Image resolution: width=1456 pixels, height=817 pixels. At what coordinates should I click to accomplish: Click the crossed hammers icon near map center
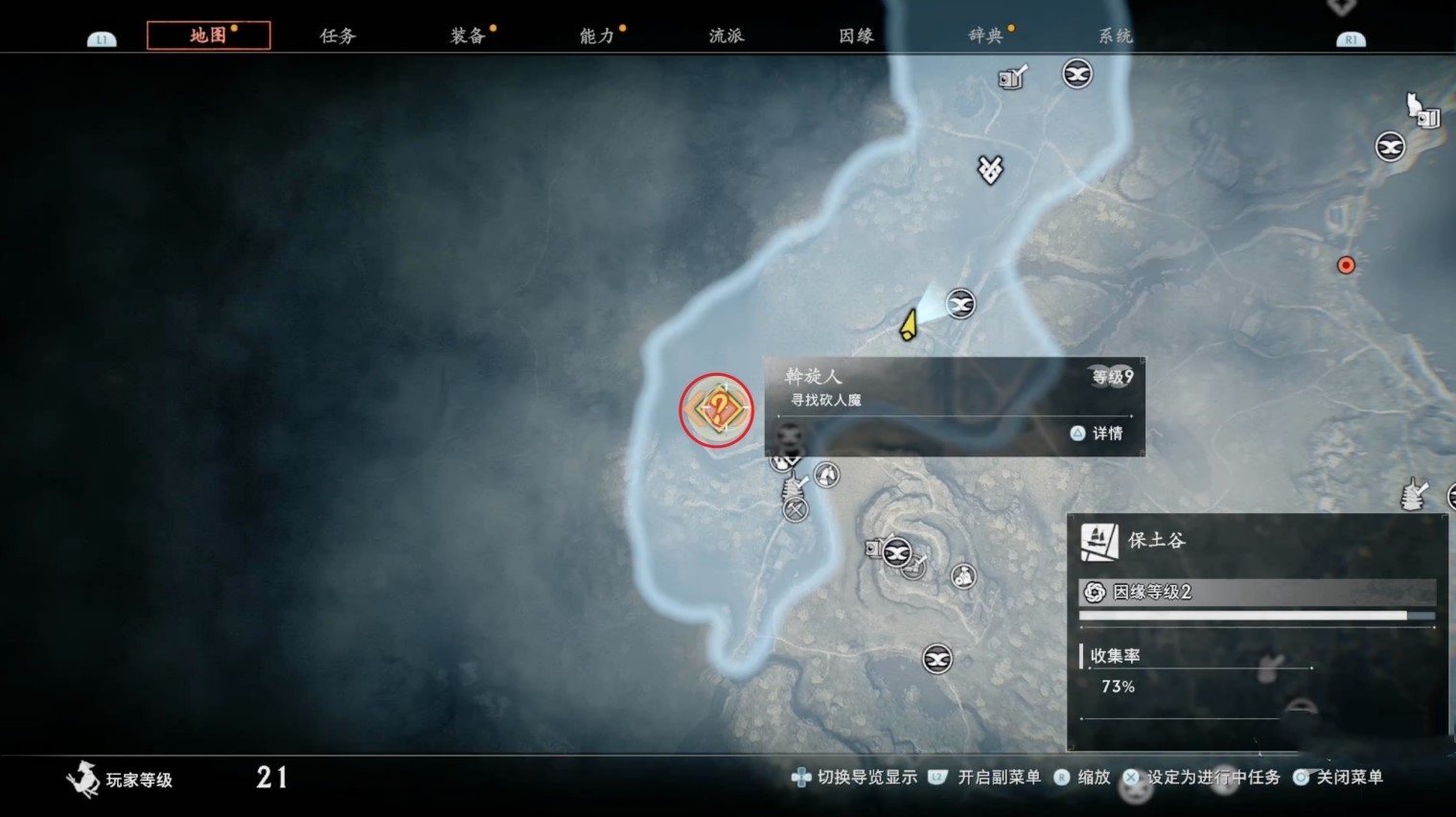(795, 509)
